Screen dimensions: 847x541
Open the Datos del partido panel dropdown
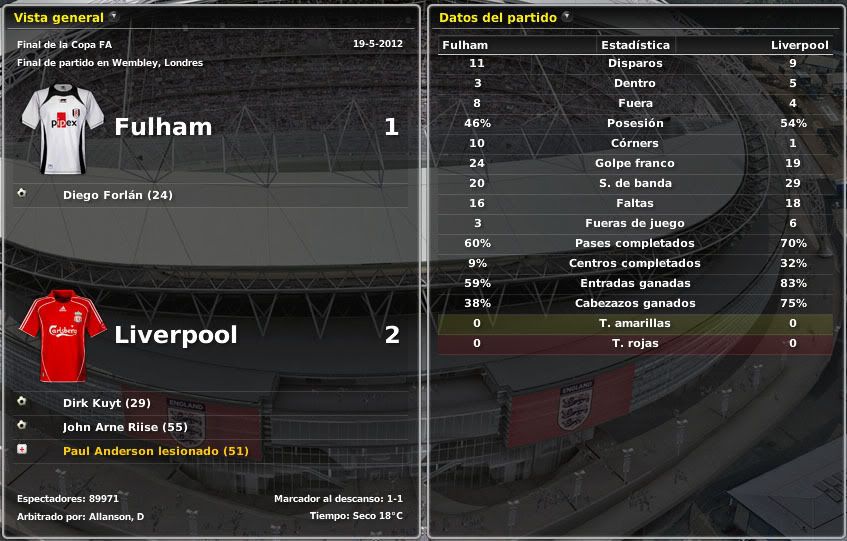click(567, 16)
